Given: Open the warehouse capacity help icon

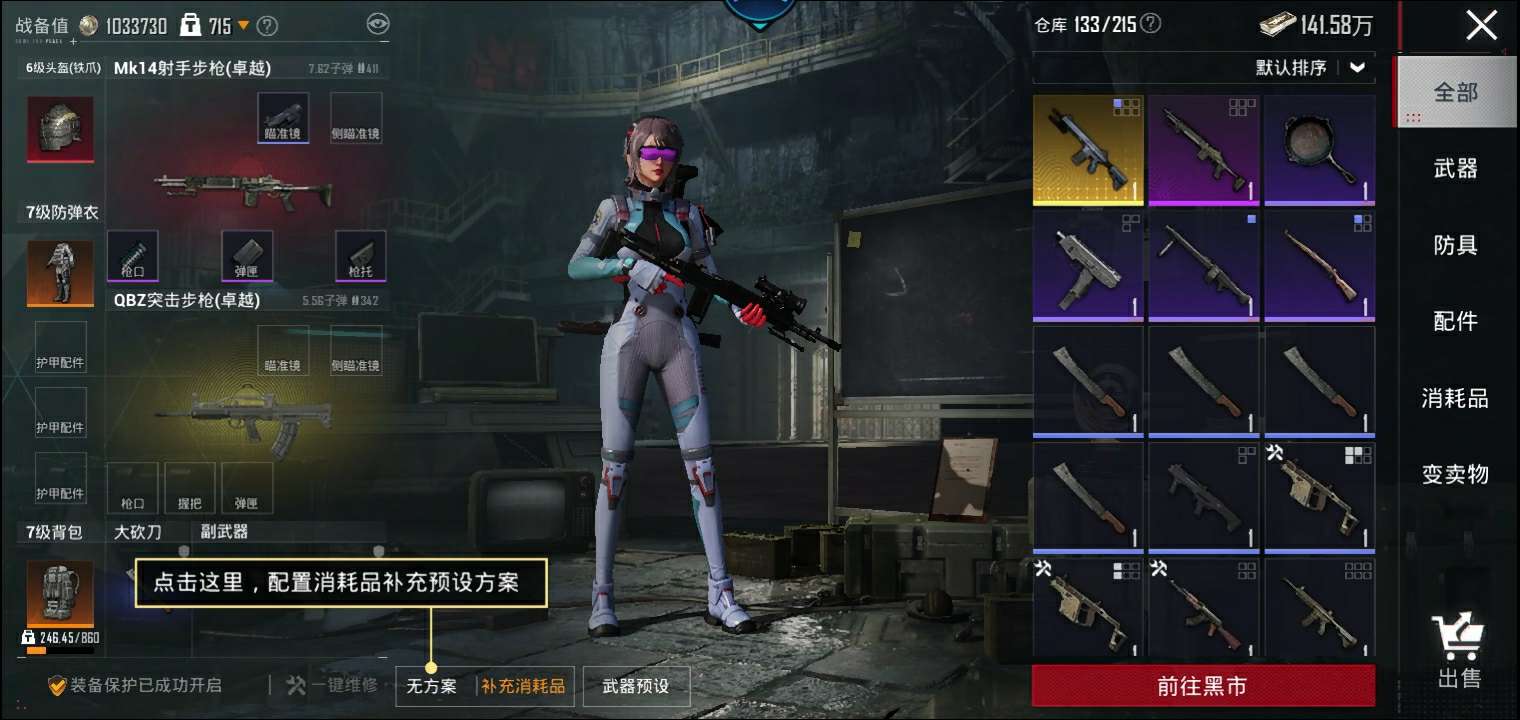Looking at the screenshot, I should pos(1151,24).
